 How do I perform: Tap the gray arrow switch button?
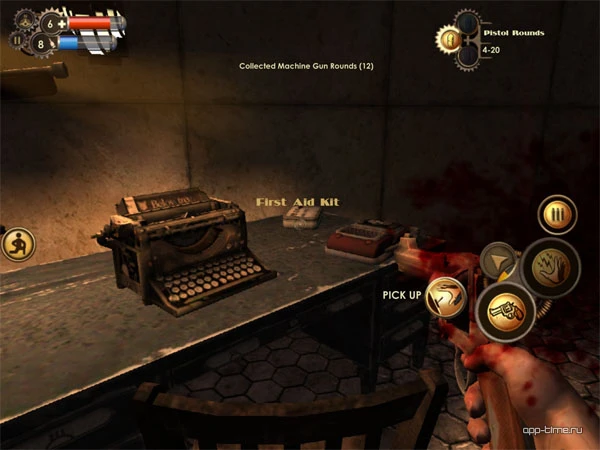497,261
